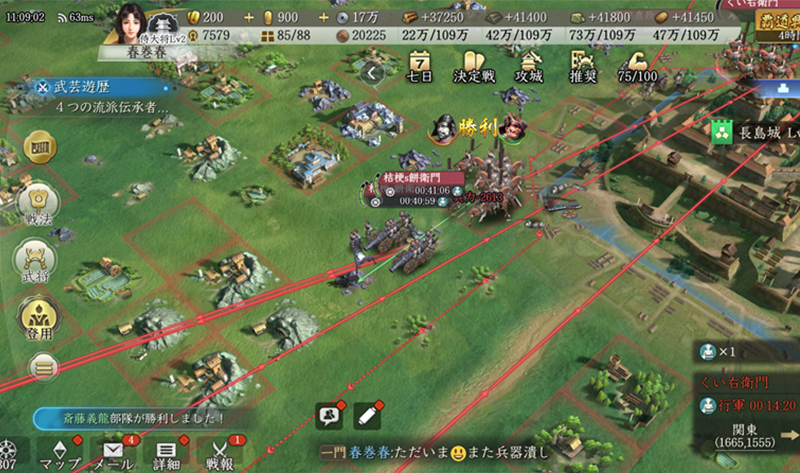The height and width of the screenshot is (473, 800).
Task: Open the 詳細 details menu
Action: [168, 453]
